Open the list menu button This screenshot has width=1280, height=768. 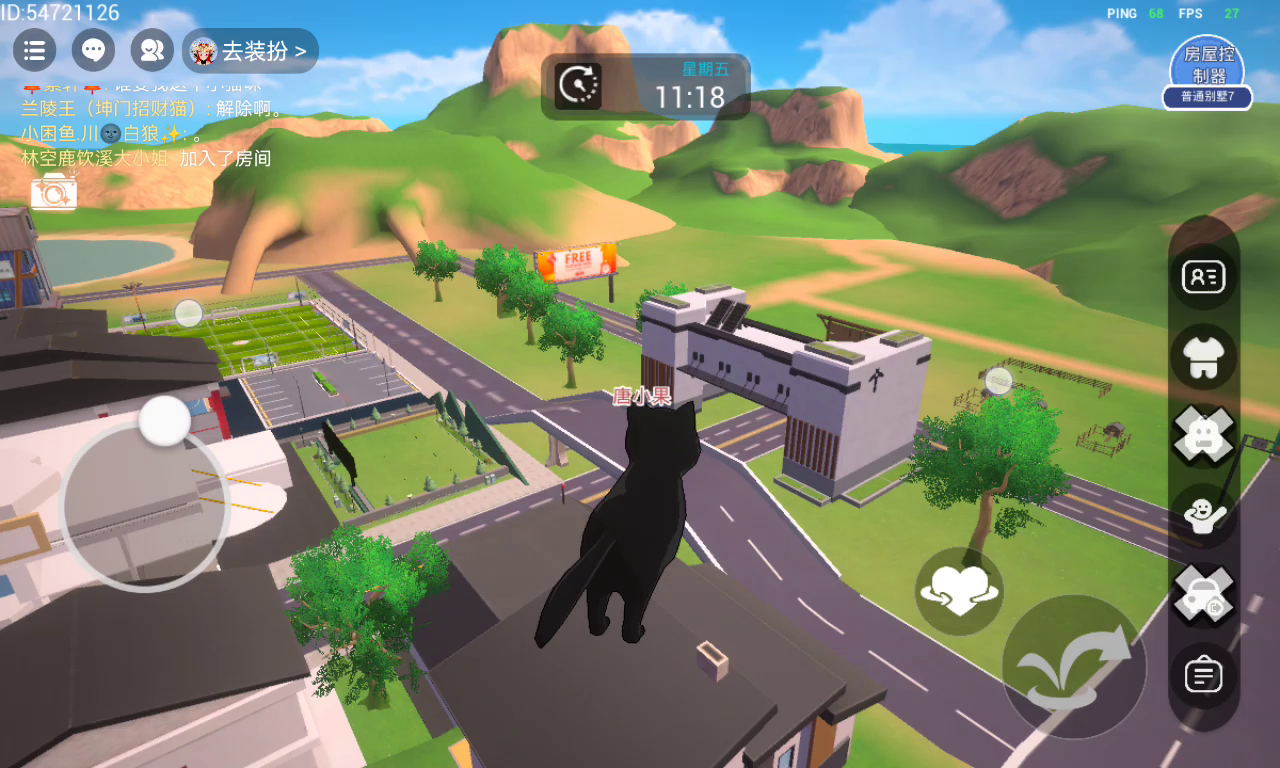tap(34, 50)
